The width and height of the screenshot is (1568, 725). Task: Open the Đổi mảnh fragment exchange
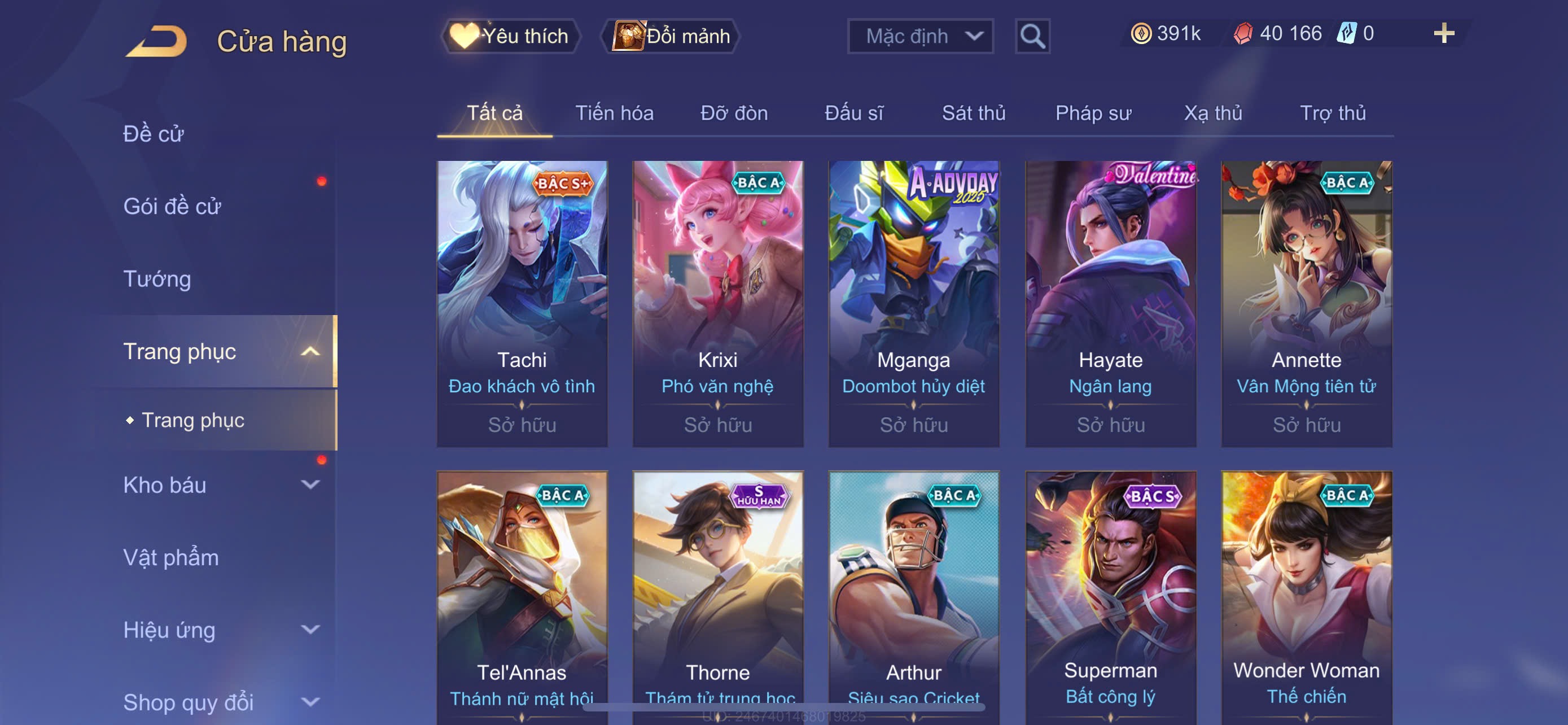(671, 37)
